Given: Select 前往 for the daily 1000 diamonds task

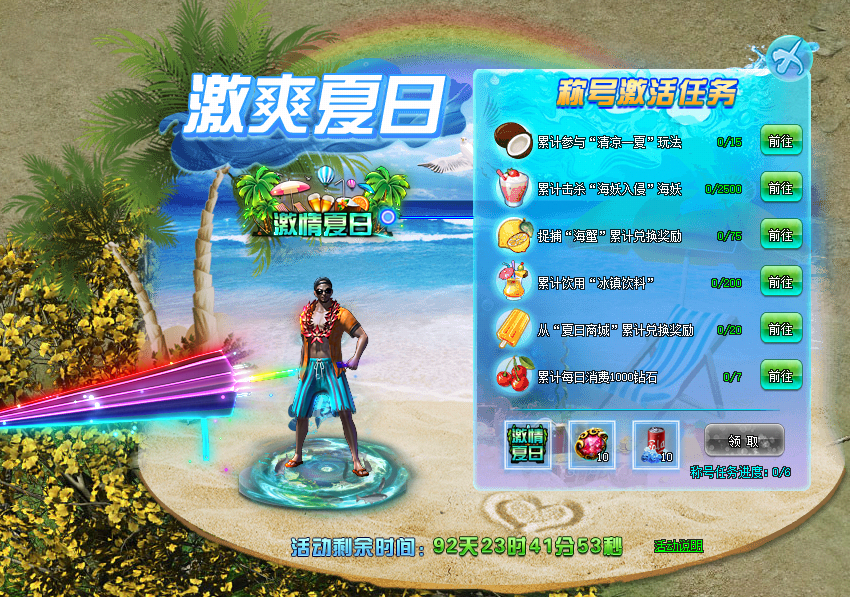Looking at the screenshot, I should coord(780,376).
